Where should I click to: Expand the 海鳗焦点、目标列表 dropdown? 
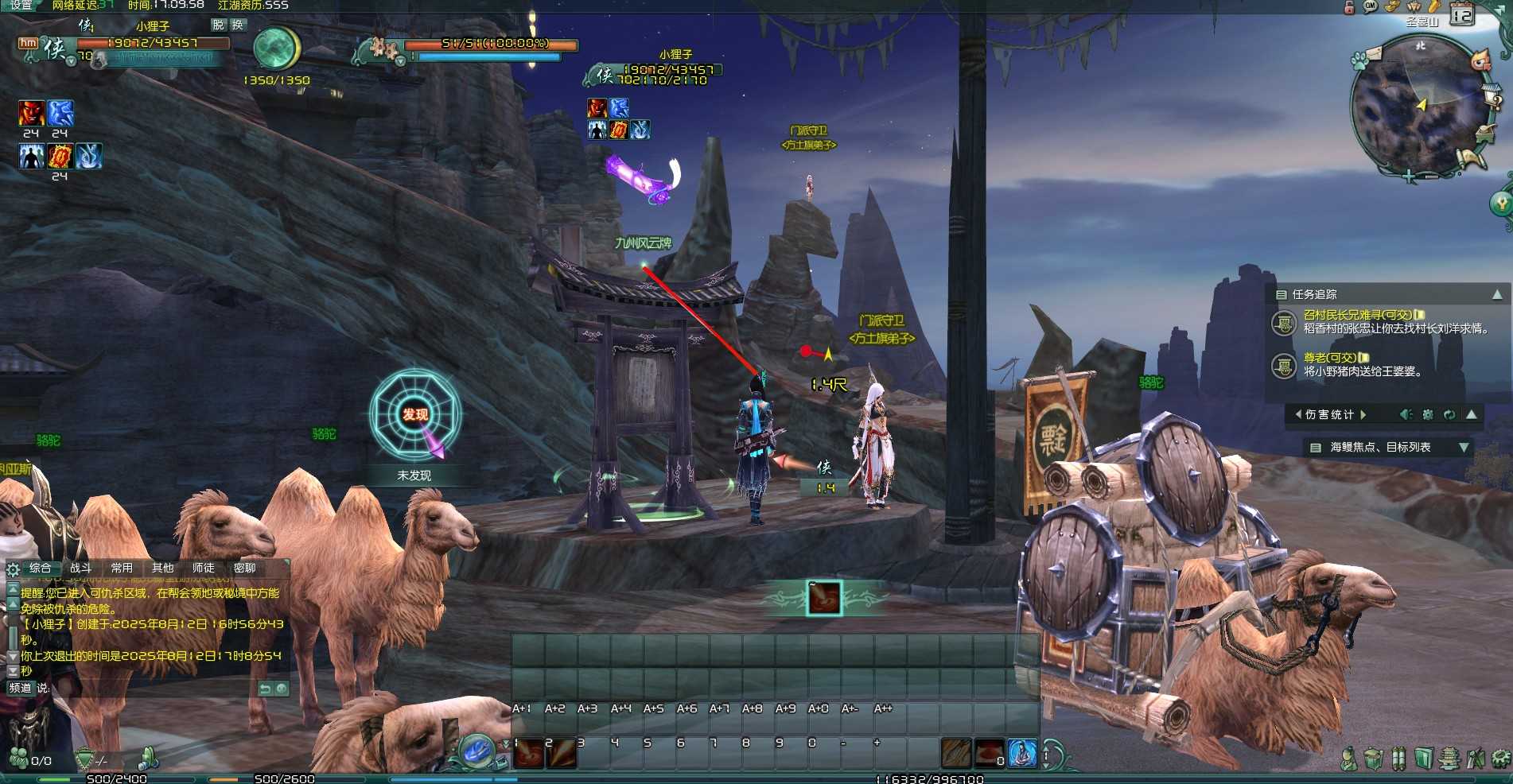coord(1463,448)
